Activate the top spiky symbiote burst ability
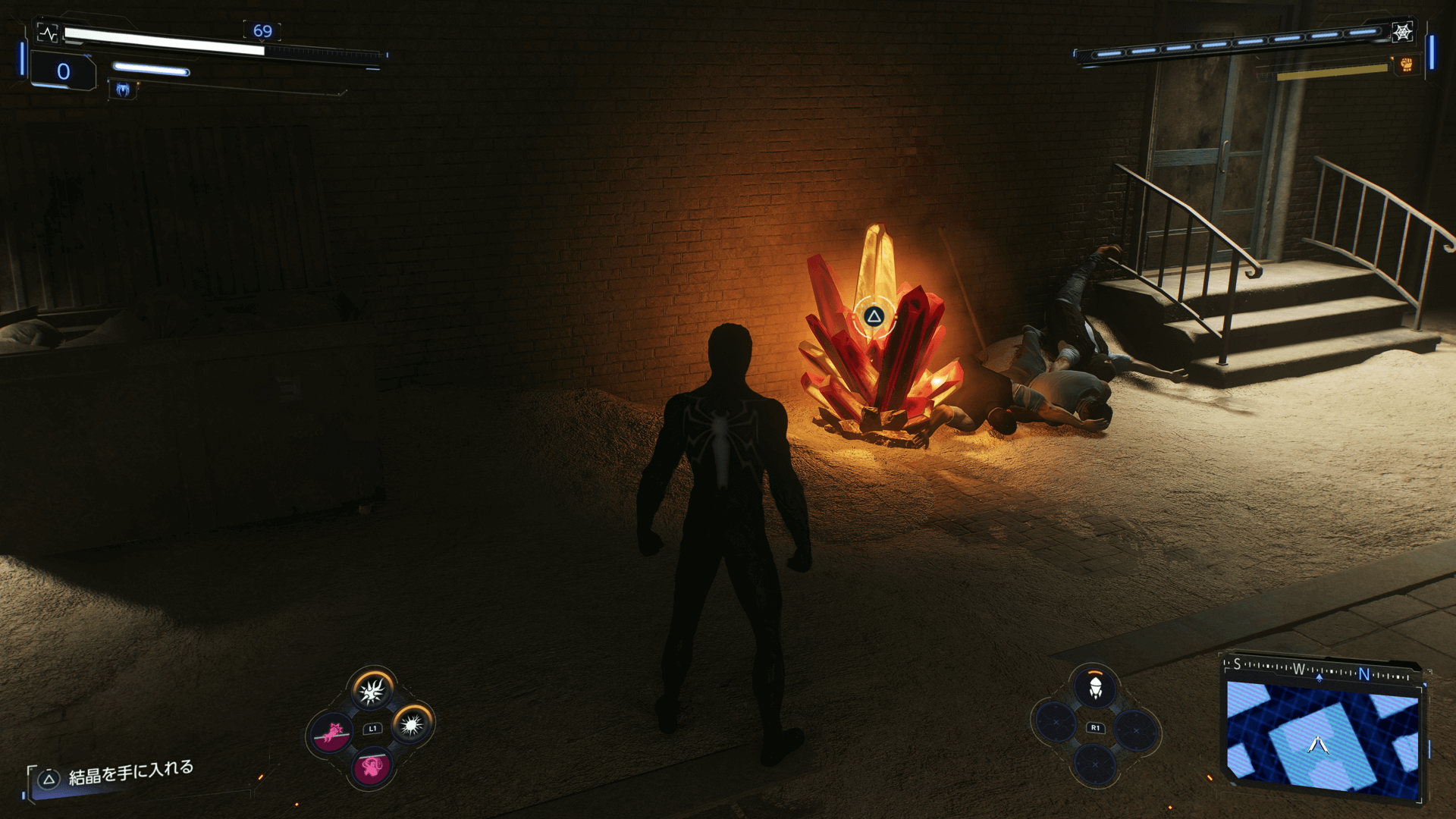This screenshot has width=1456, height=819. (x=372, y=691)
